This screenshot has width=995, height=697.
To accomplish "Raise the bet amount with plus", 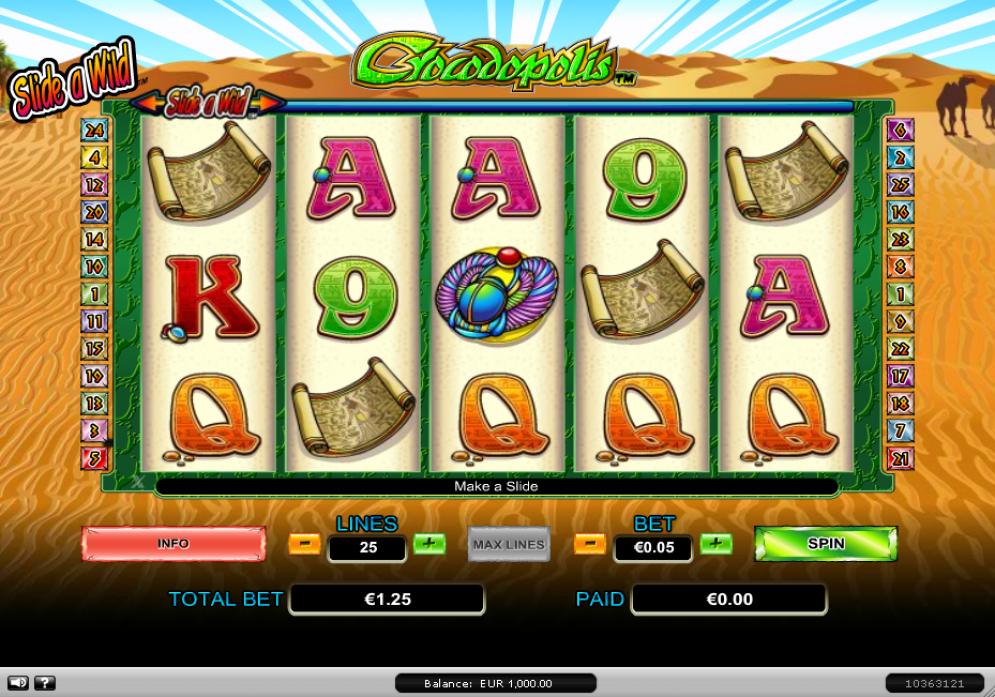I will (x=715, y=544).
